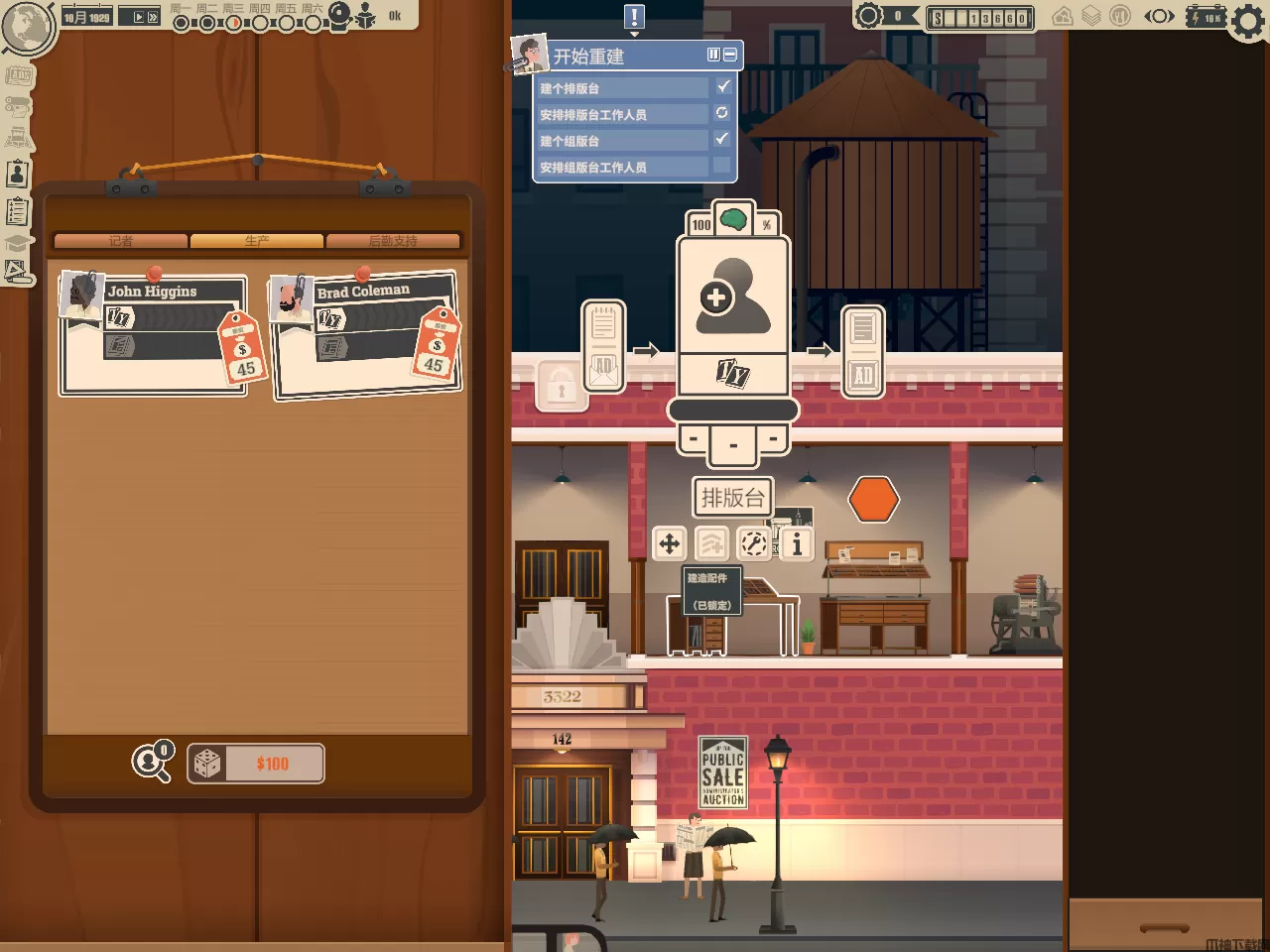The width and height of the screenshot is (1270, 952).
Task: Click the magnifier candidate search icon
Action: pos(152,763)
